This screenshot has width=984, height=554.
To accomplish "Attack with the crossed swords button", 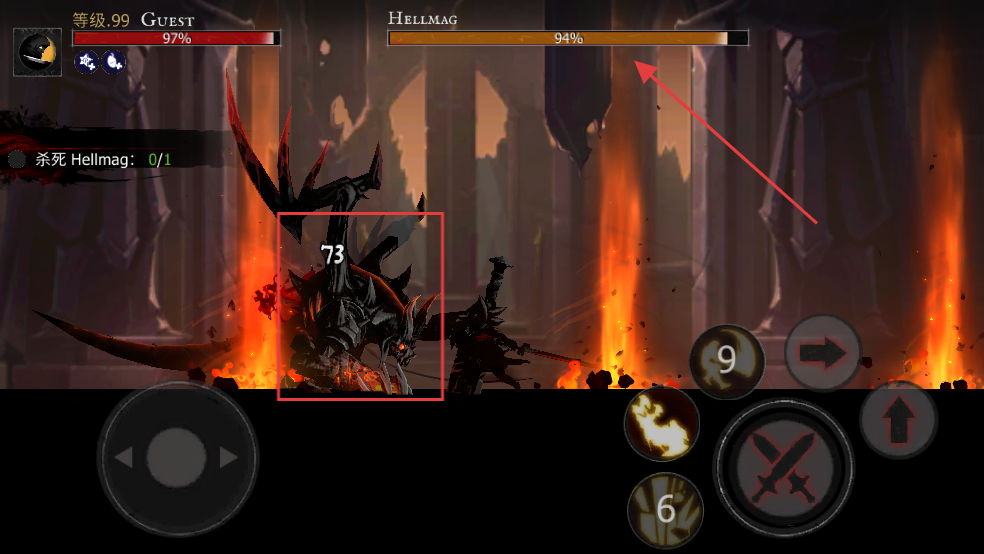I will point(783,467).
